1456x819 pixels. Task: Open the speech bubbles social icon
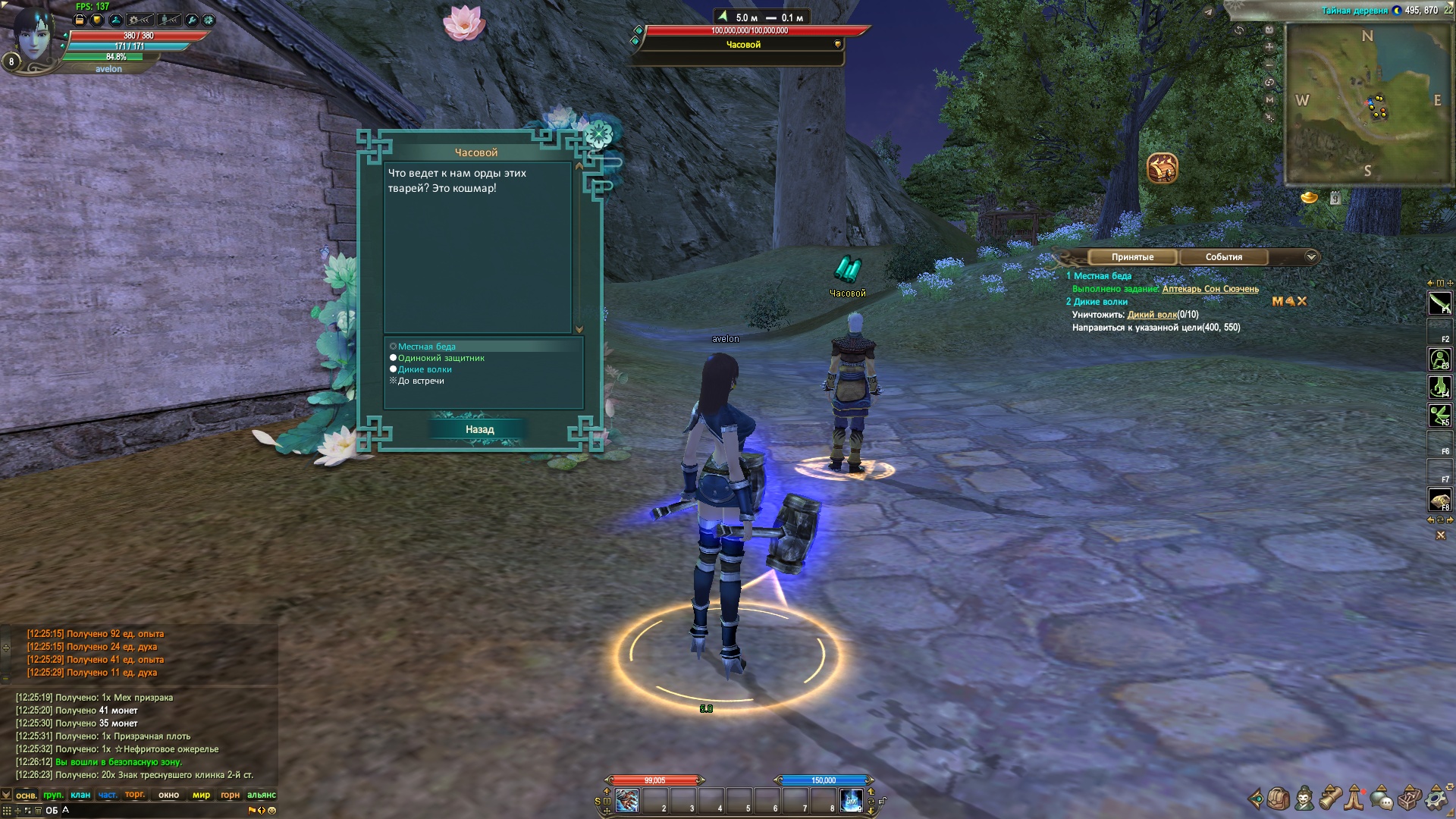(x=1382, y=799)
